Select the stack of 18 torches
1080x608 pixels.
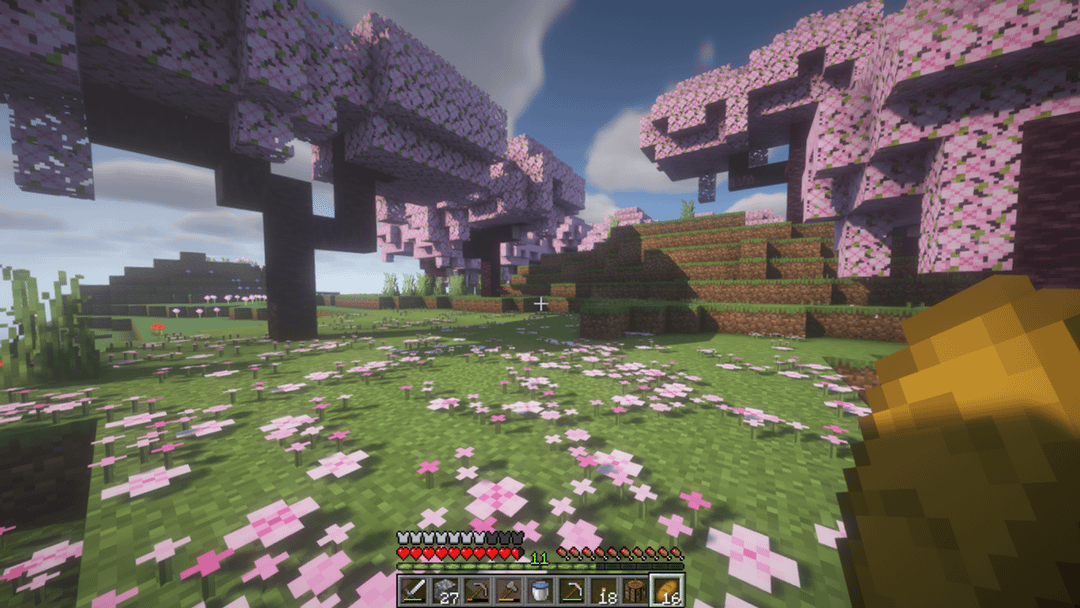point(604,590)
